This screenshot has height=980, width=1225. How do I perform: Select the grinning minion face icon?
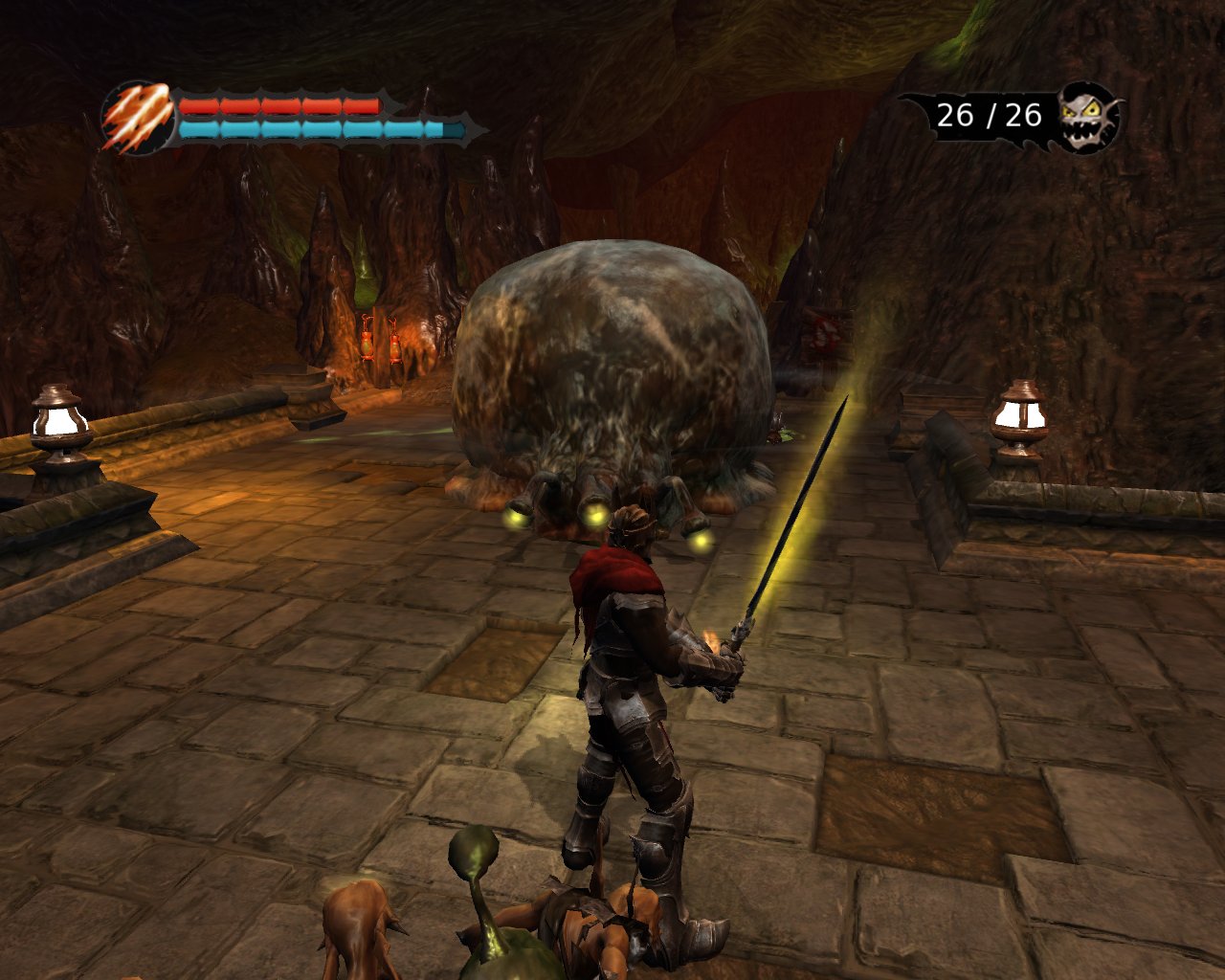pos(1087,117)
